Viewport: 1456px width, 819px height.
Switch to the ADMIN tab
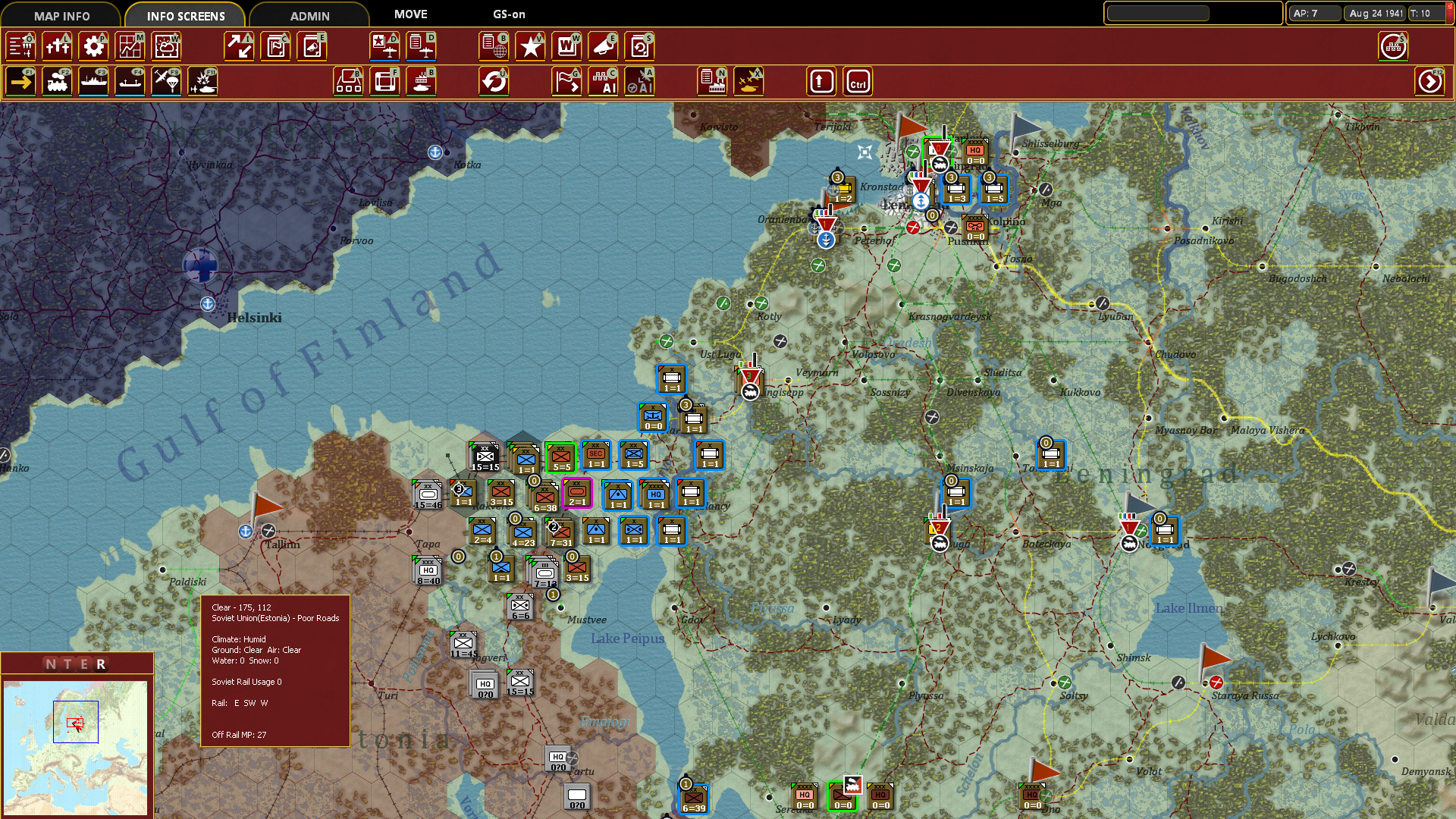[307, 14]
